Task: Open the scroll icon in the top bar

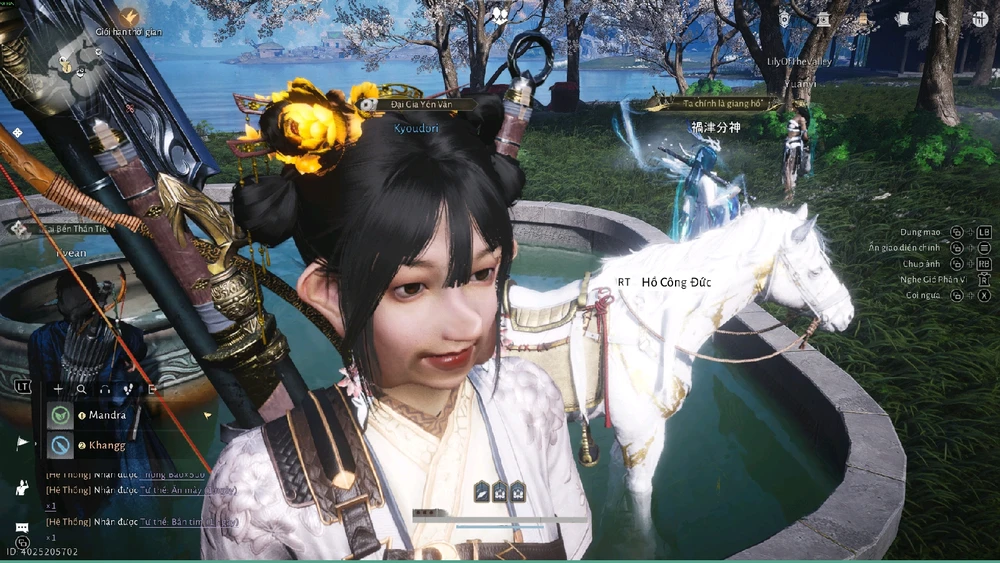Action: pos(901,18)
